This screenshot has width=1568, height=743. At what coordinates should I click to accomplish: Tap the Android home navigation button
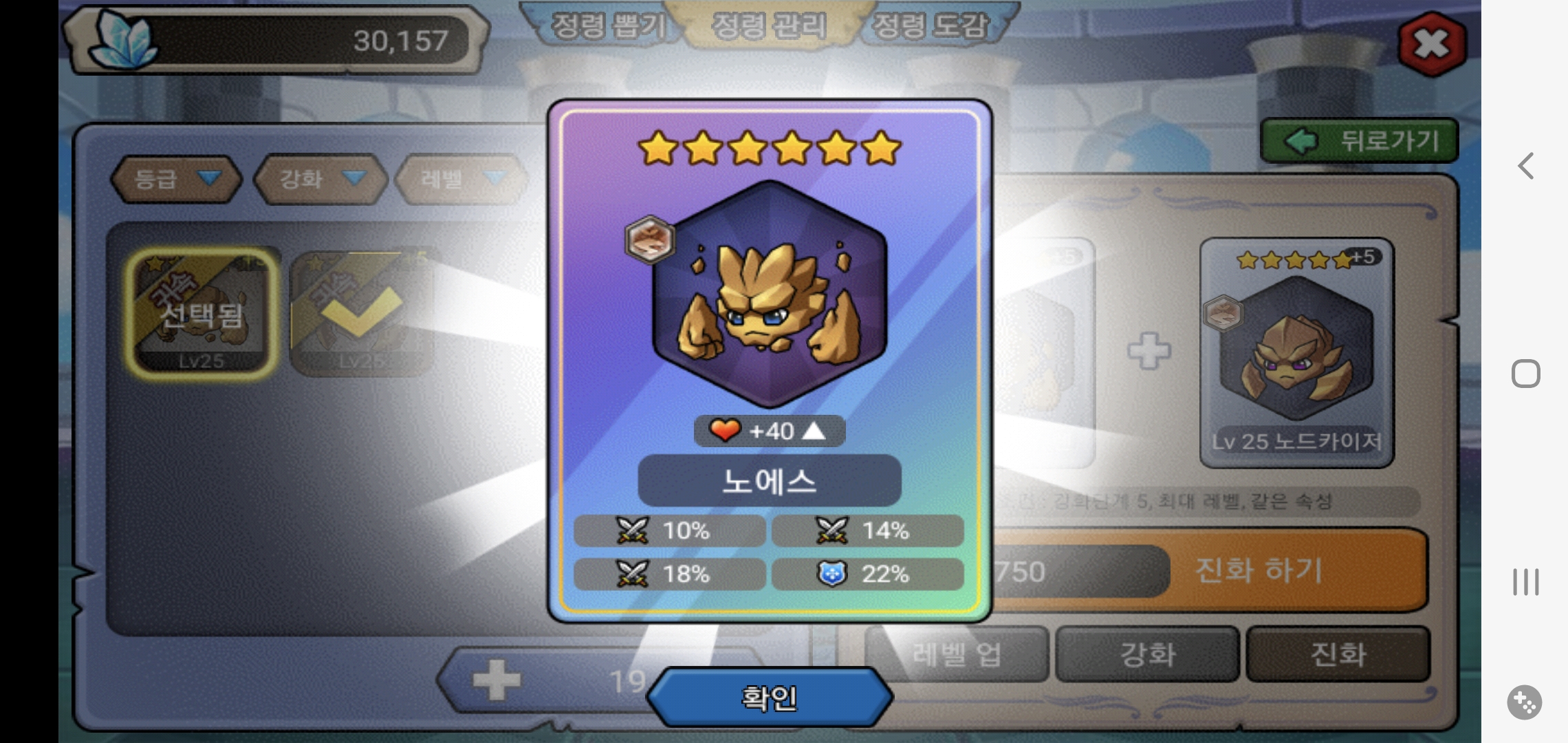click(1525, 374)
